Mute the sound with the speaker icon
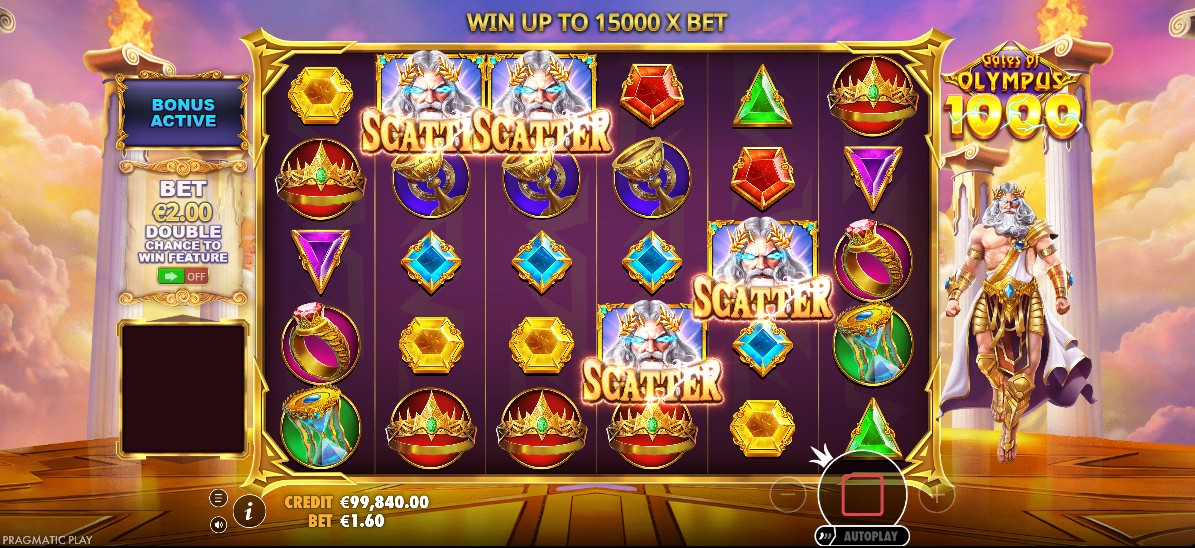Image resolution: width=1195 pixels, height=548 pixels. [218, 524]
